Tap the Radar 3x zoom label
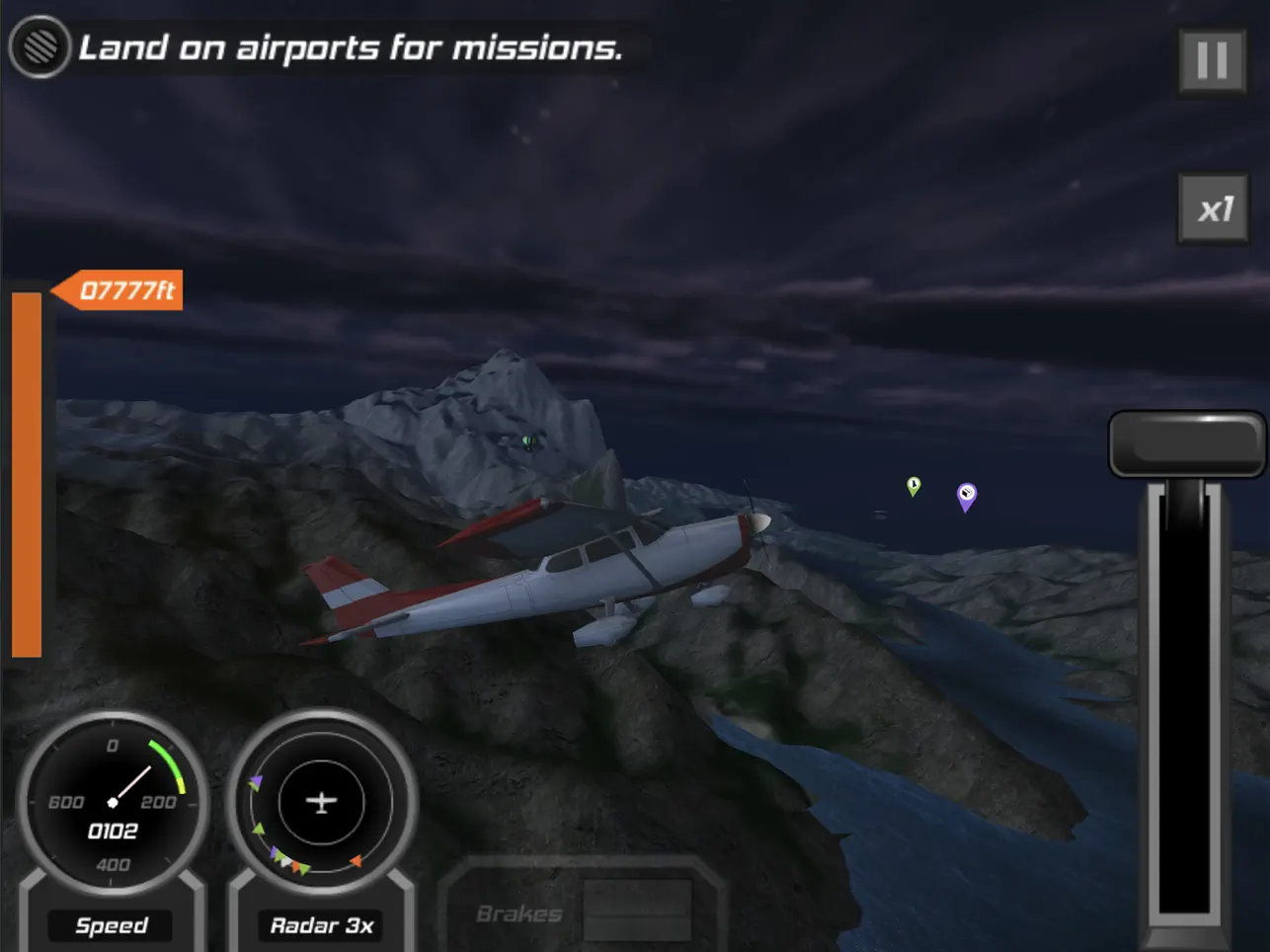 point(321,925)
